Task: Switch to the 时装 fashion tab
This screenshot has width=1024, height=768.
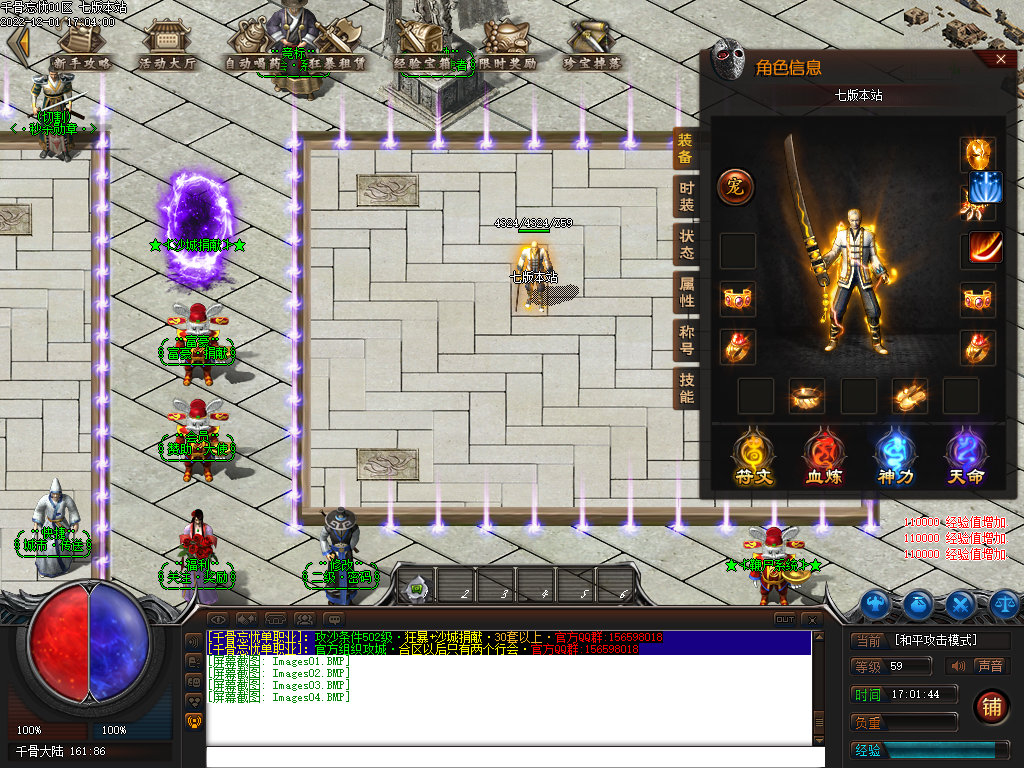Action: click(686, 197)
